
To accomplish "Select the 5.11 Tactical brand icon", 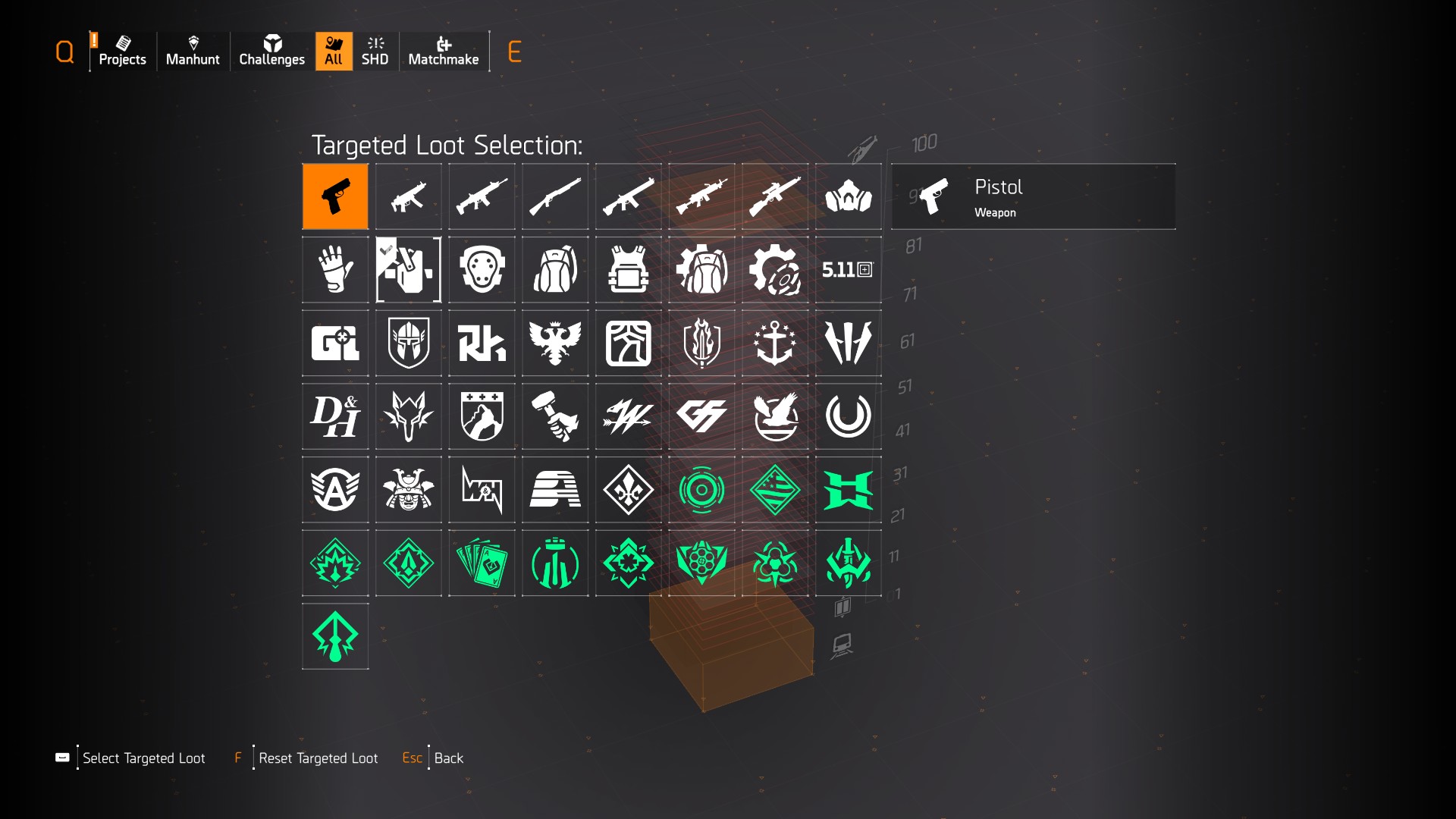I will coord(849,269).
